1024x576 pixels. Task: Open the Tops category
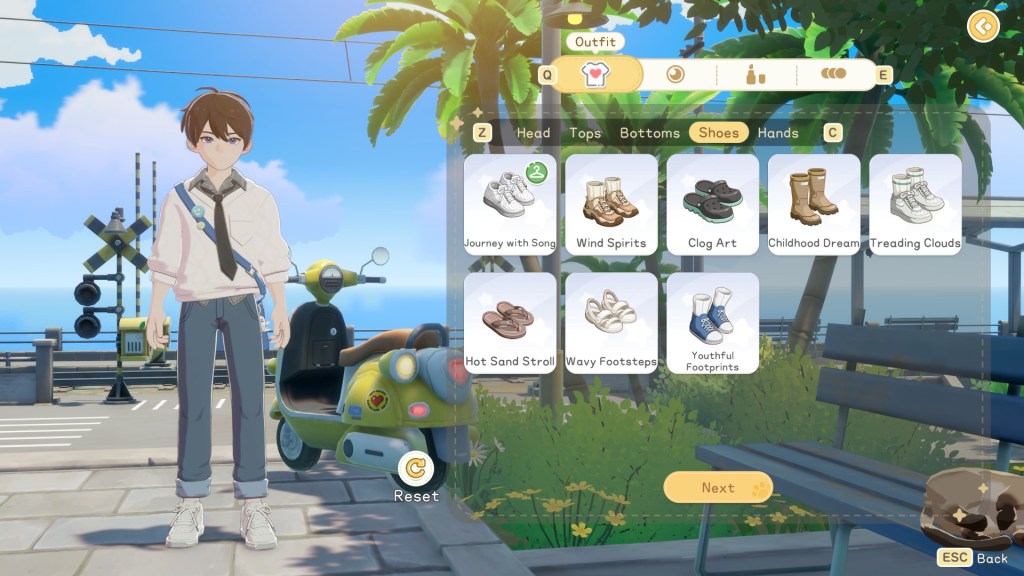point(585,133)
